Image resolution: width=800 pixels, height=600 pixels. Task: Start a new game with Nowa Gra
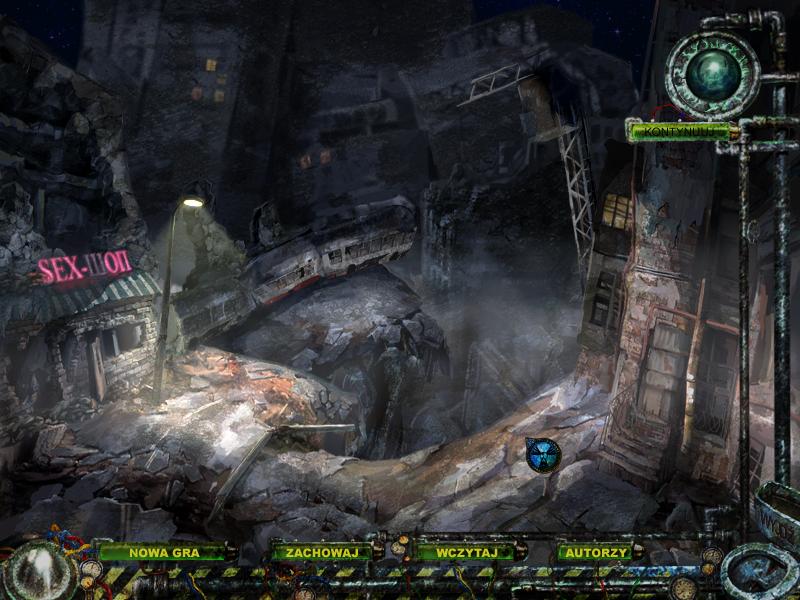164,552
